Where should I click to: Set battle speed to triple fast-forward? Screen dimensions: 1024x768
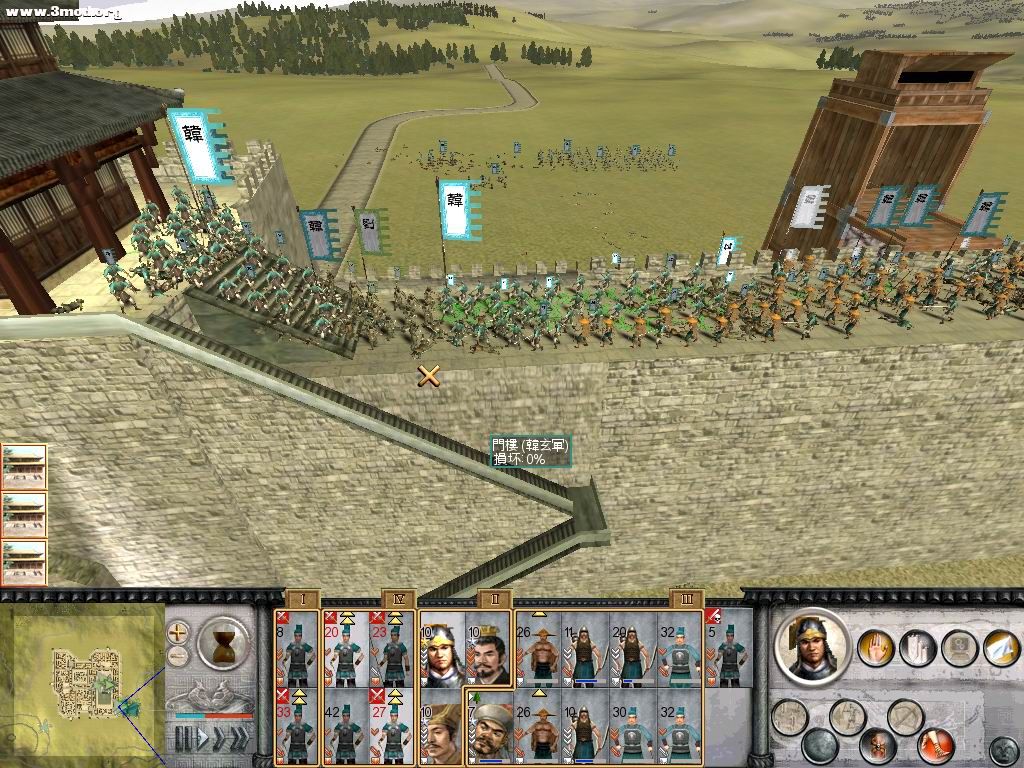[x=238, y=740]
